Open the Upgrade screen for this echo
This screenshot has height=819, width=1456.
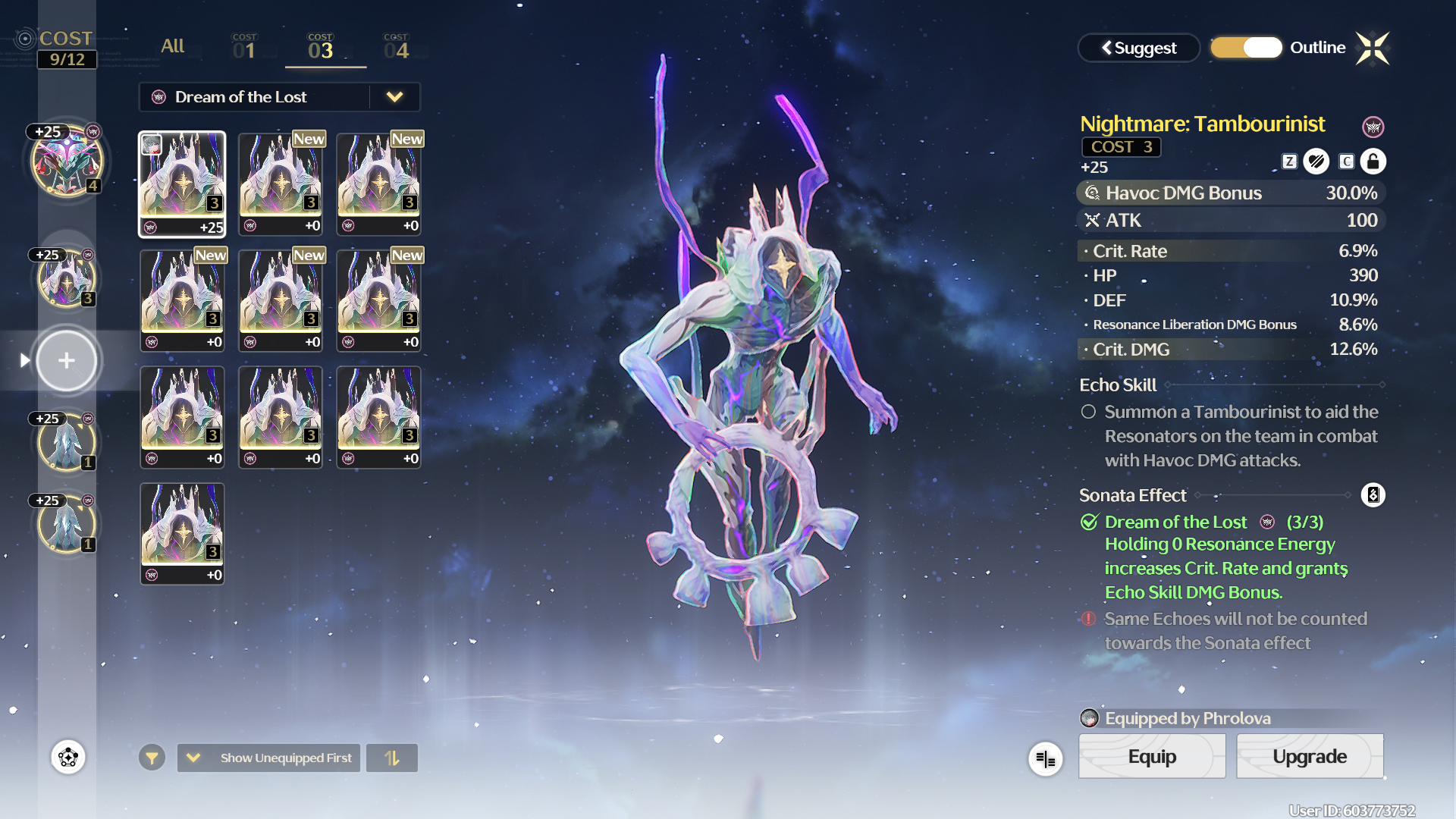click(x=1310, y=756)
